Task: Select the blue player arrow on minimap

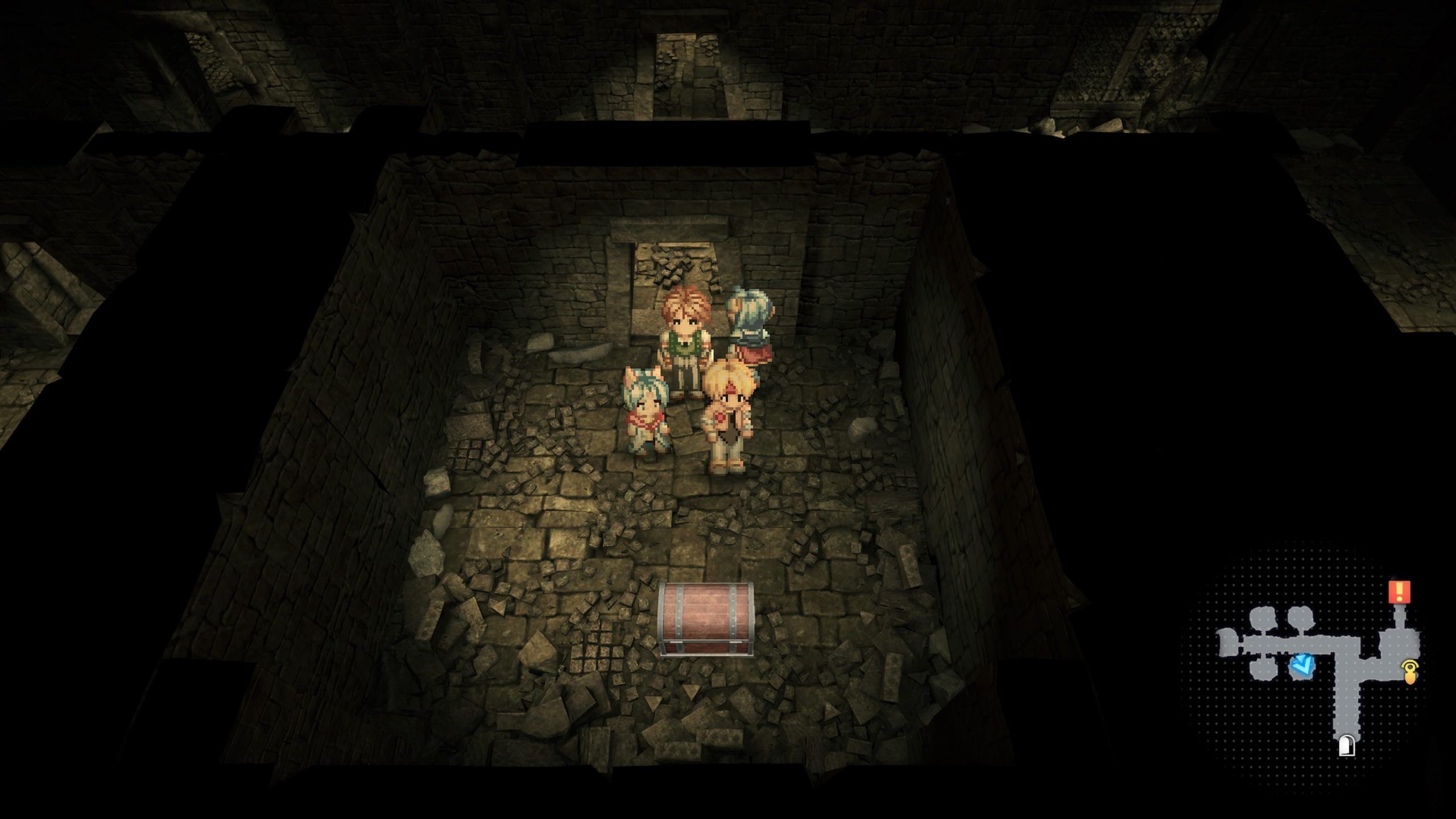Action: click(1302, 666)
